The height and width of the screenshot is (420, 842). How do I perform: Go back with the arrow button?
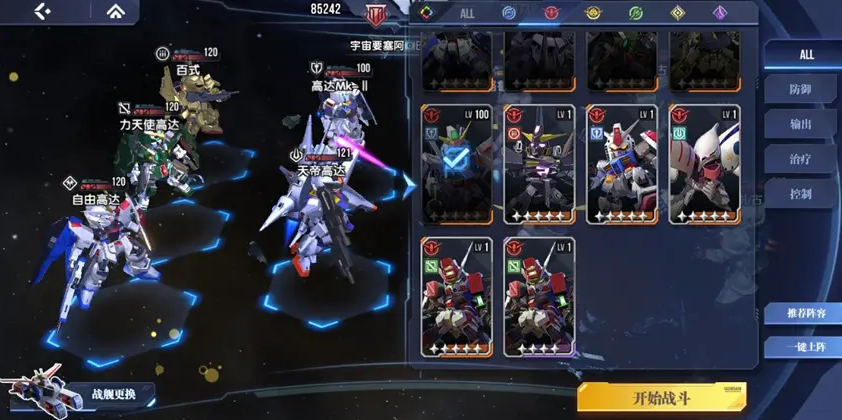point(42,11)
